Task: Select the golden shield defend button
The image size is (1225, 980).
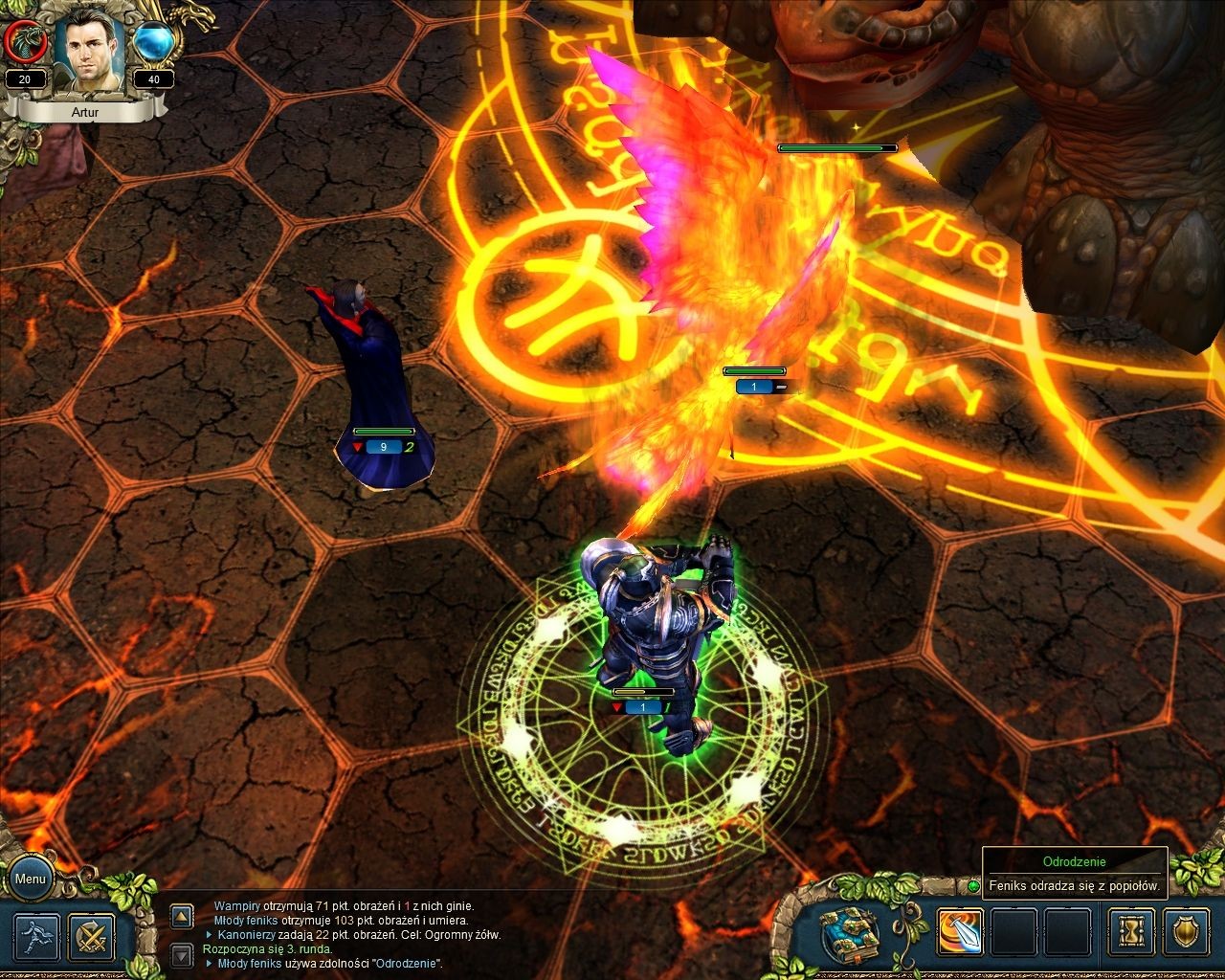Action: pos(1187,932)
